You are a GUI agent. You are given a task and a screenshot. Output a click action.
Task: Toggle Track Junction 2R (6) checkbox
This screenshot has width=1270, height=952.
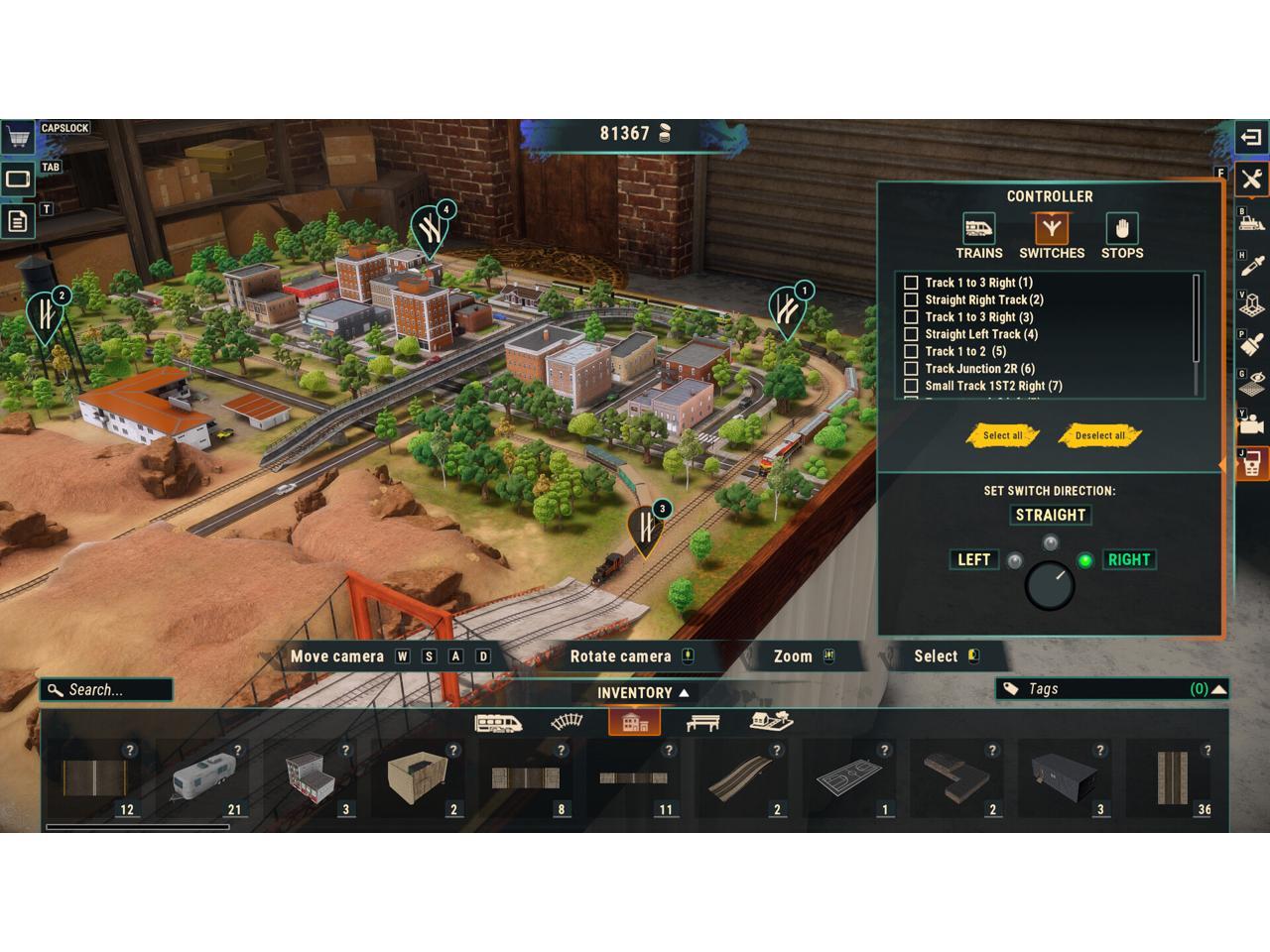point(911,369)
